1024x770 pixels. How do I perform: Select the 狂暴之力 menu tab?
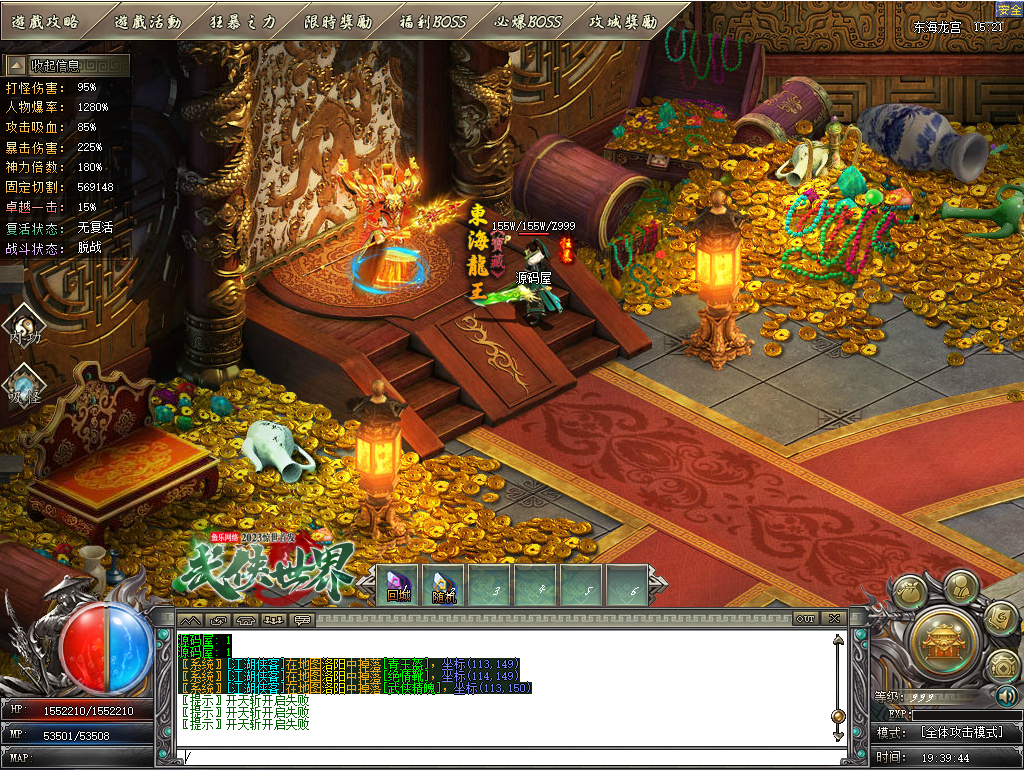point(243,21)
